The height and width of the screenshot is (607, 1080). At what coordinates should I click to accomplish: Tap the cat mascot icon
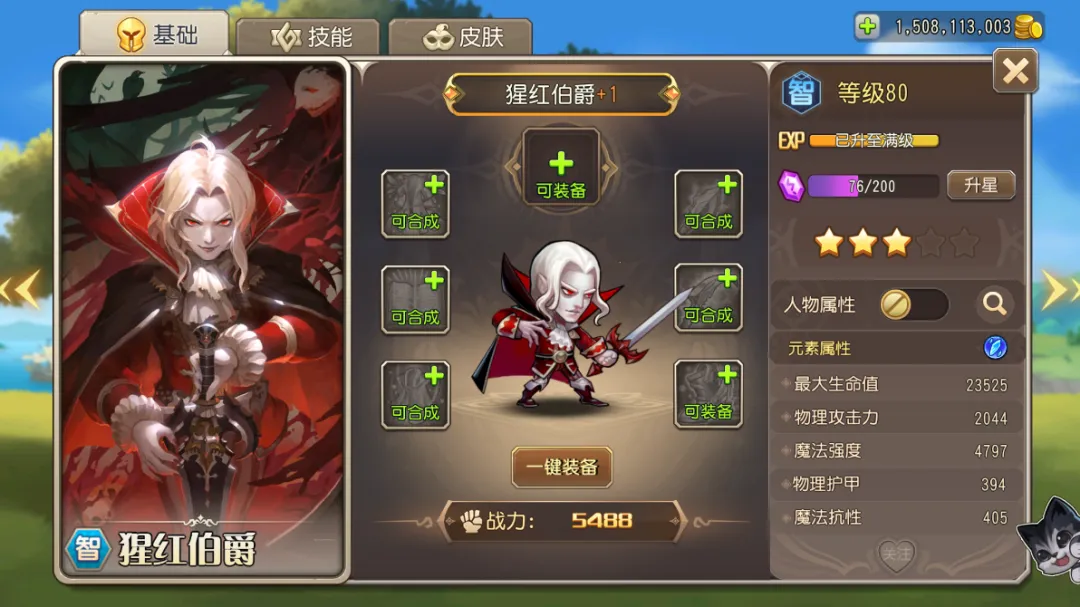pyautogui.click(x=1048, y=540)
